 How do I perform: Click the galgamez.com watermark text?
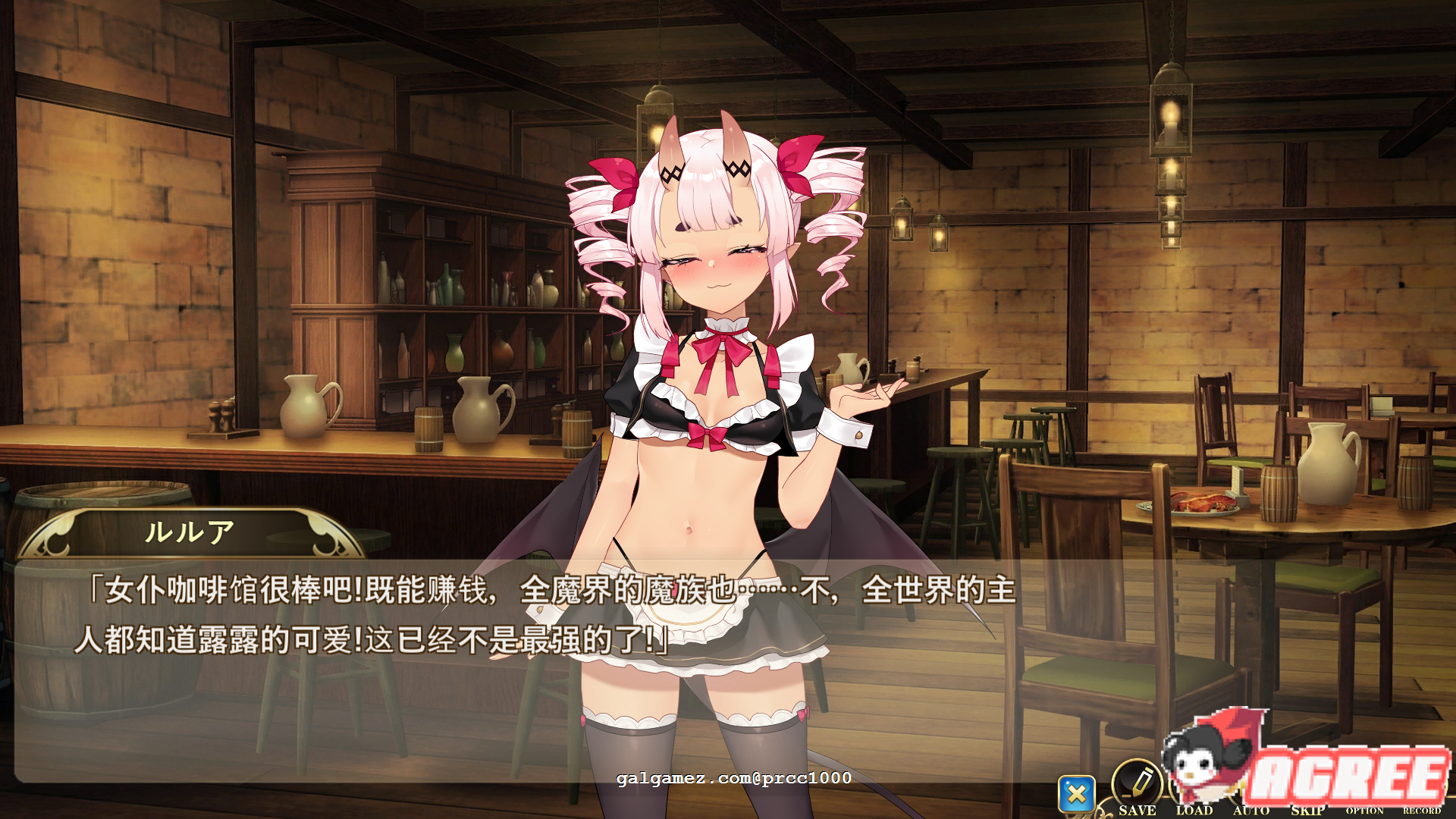click(x=736, y=777)
